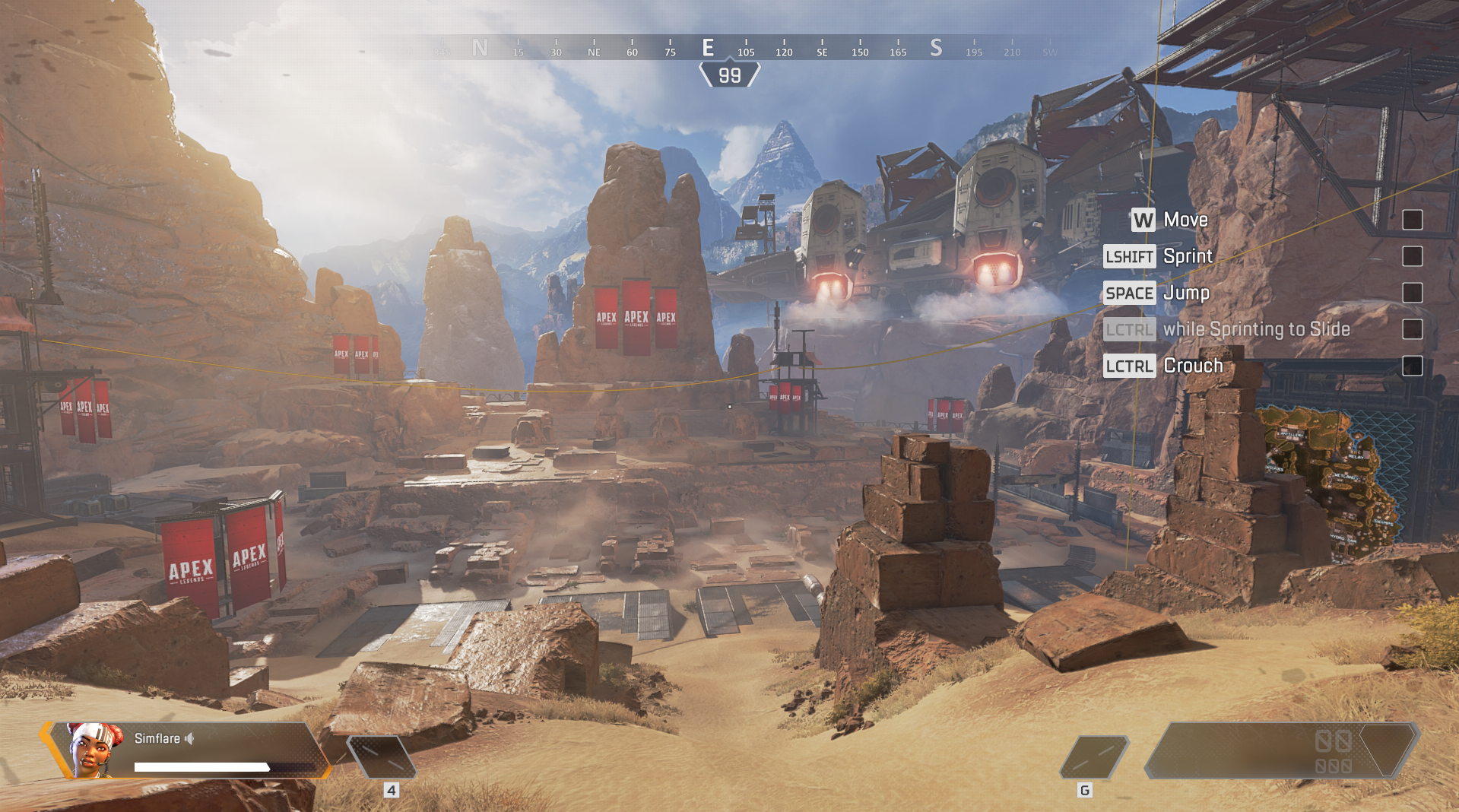Screen dimensions: 1459x812
Task: Click the SPACE key badge beside Jump
Action: tap(1130, 293)
